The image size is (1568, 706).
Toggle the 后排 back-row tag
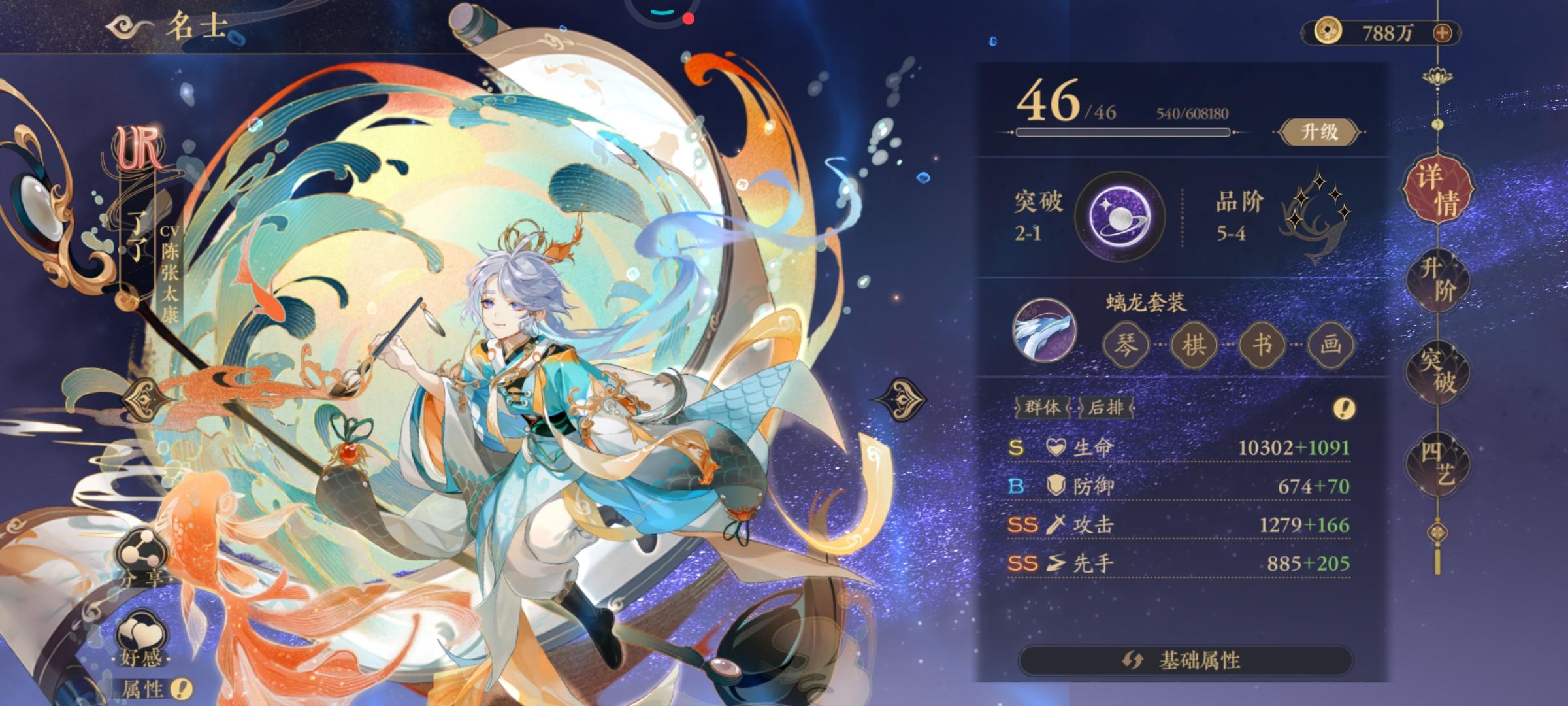1107,407
